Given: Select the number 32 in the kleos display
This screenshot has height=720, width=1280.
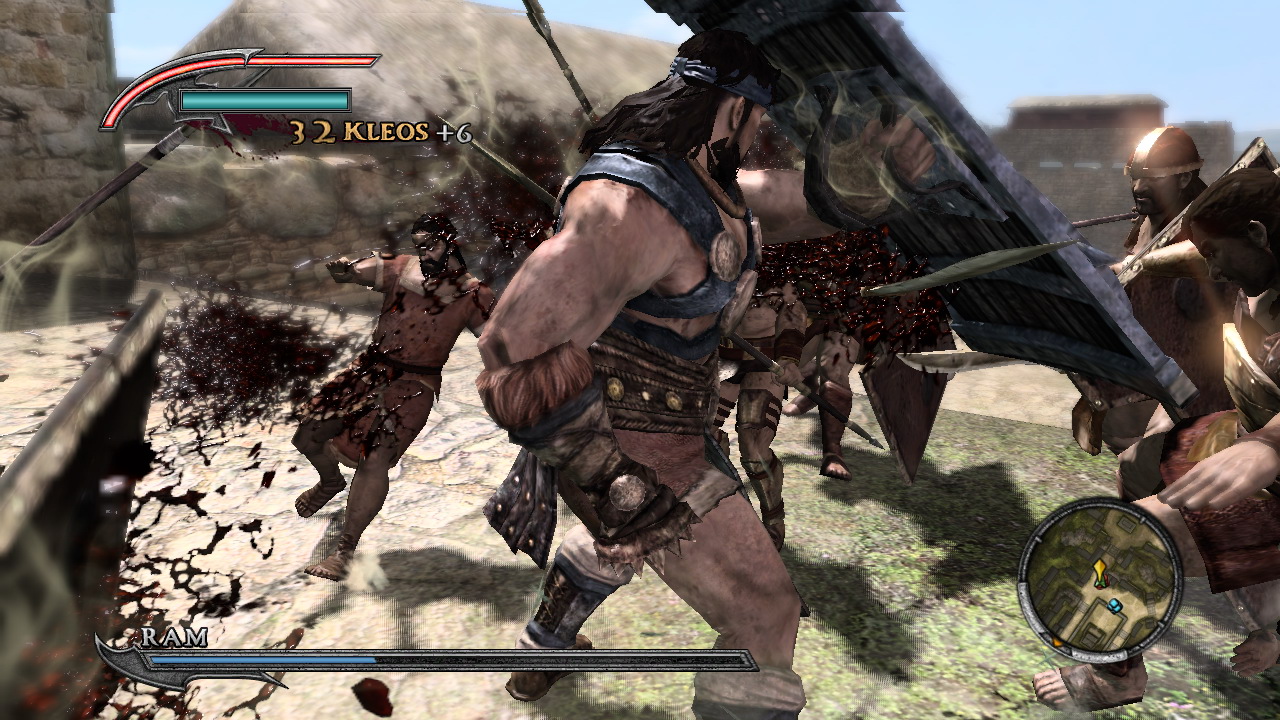Looking at the screenshot, I should 312,130.
